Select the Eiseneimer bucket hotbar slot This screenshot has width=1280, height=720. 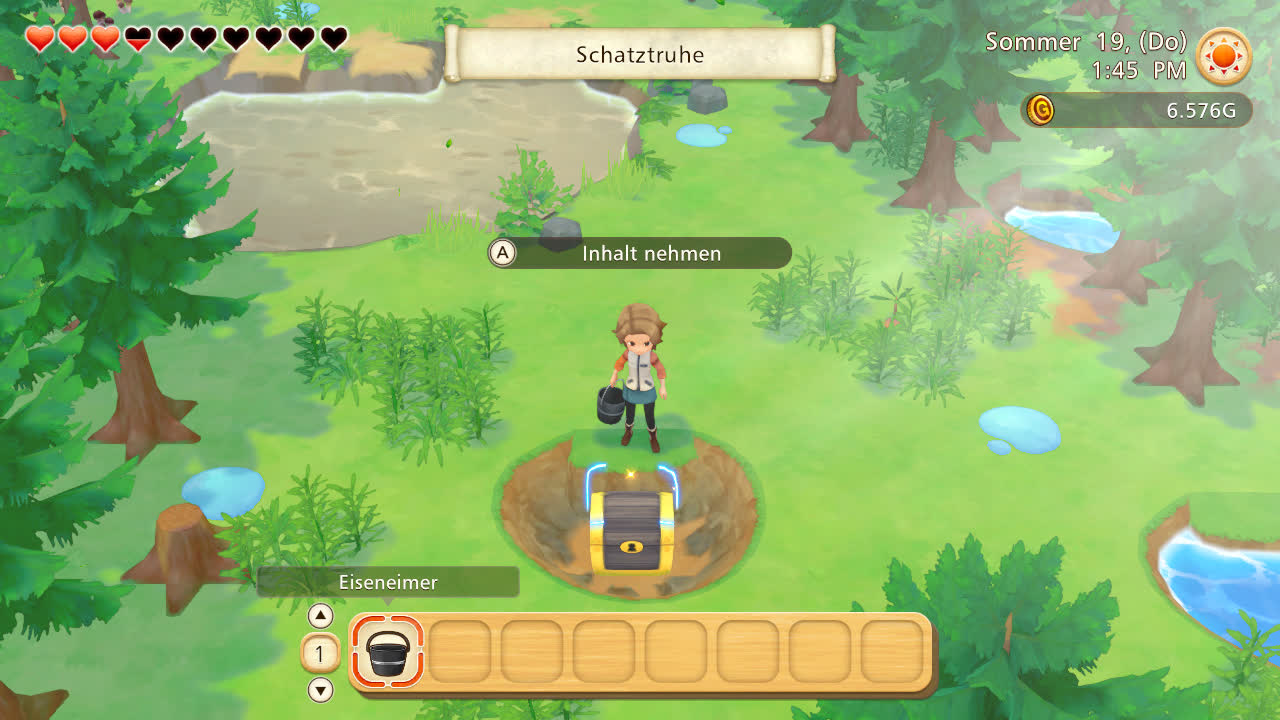[x=388, y=652]
